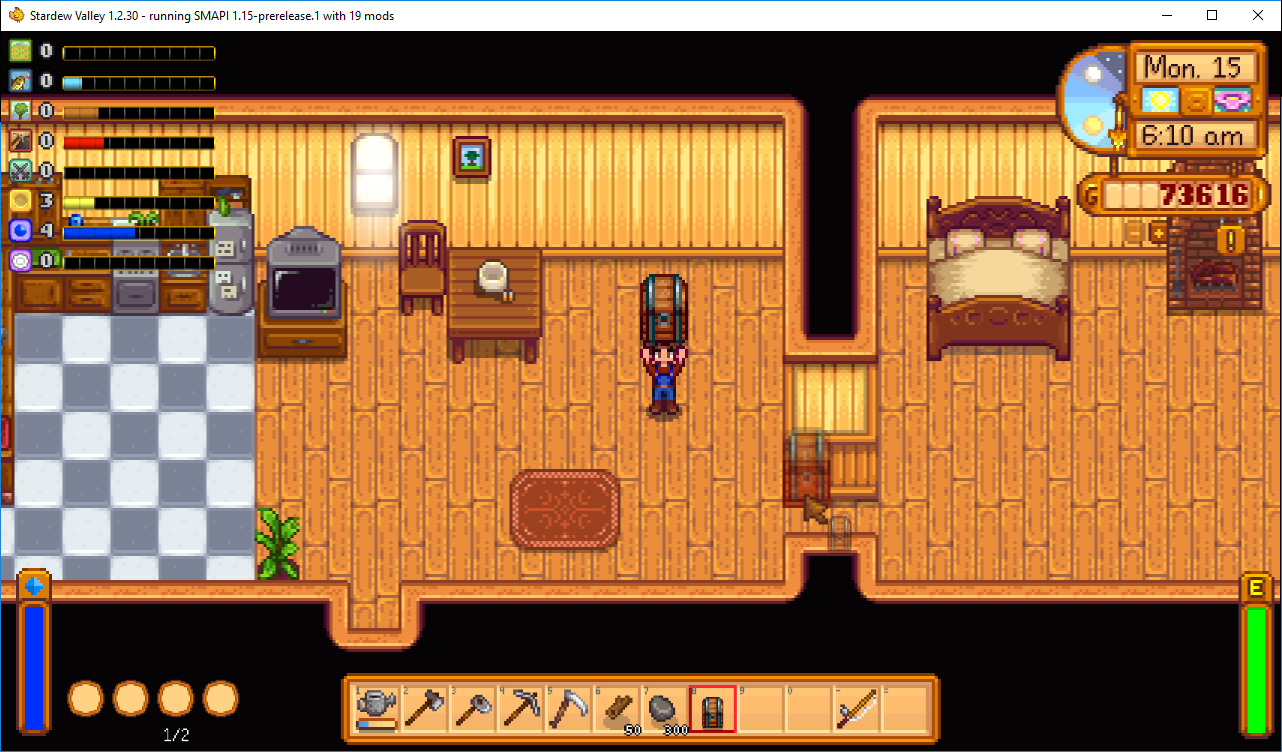The height and width of the screenshot is (752, 1282).
Task: Equip the pickaxe from the hotbar
Action: click(x=521, y=709)
